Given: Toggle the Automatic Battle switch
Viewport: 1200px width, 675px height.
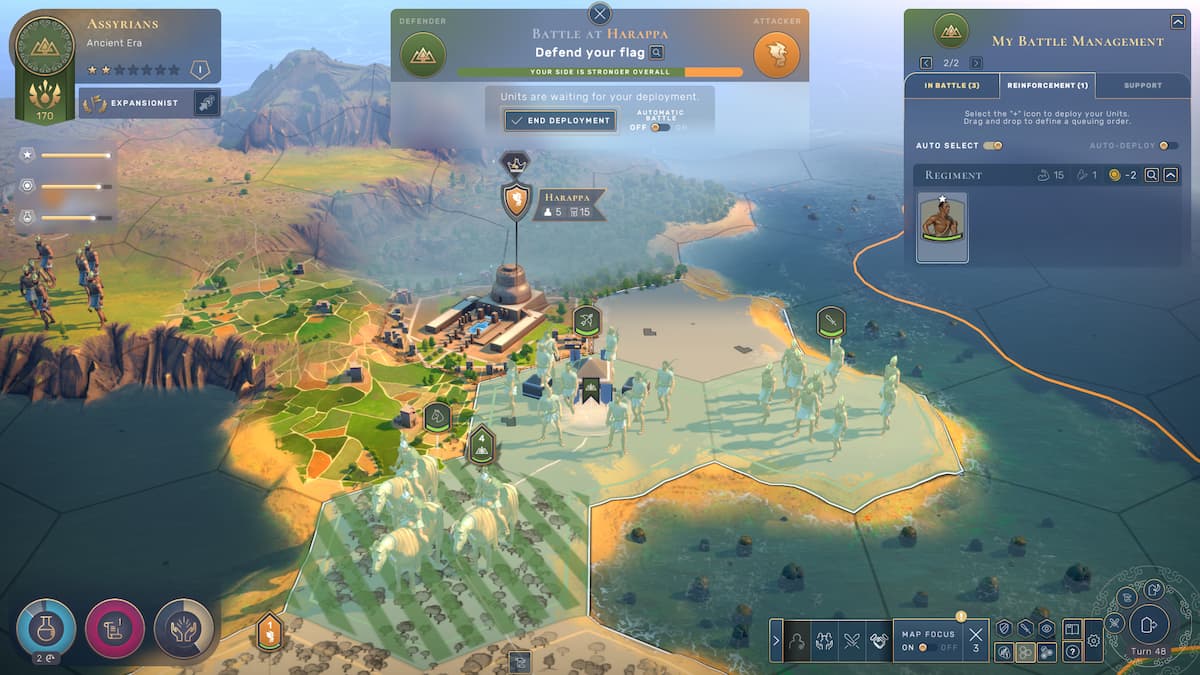Looking at the screenshot, I should point(659,127).
